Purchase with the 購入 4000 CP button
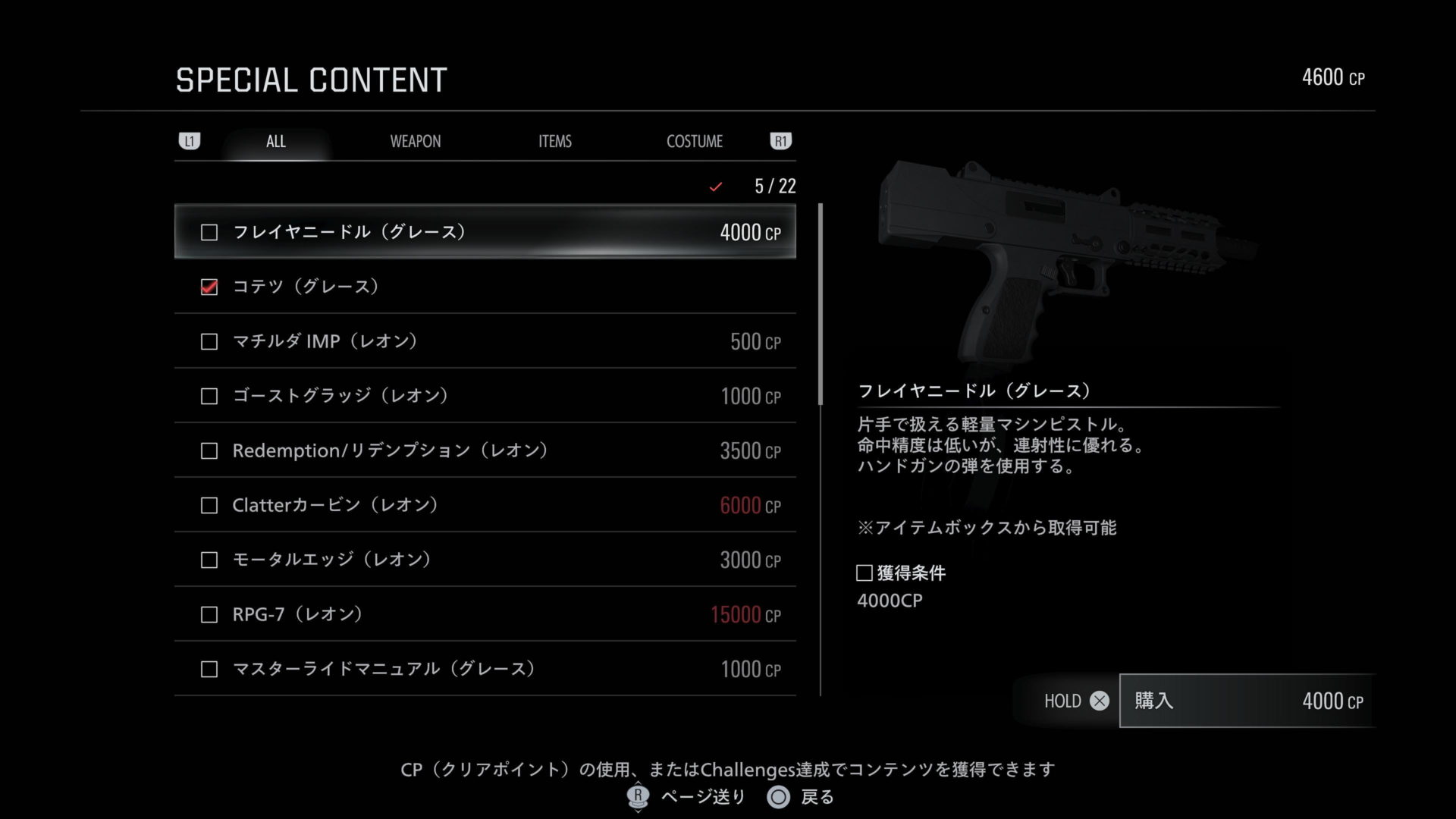The image size is (1456, 819). [1247, 701]
